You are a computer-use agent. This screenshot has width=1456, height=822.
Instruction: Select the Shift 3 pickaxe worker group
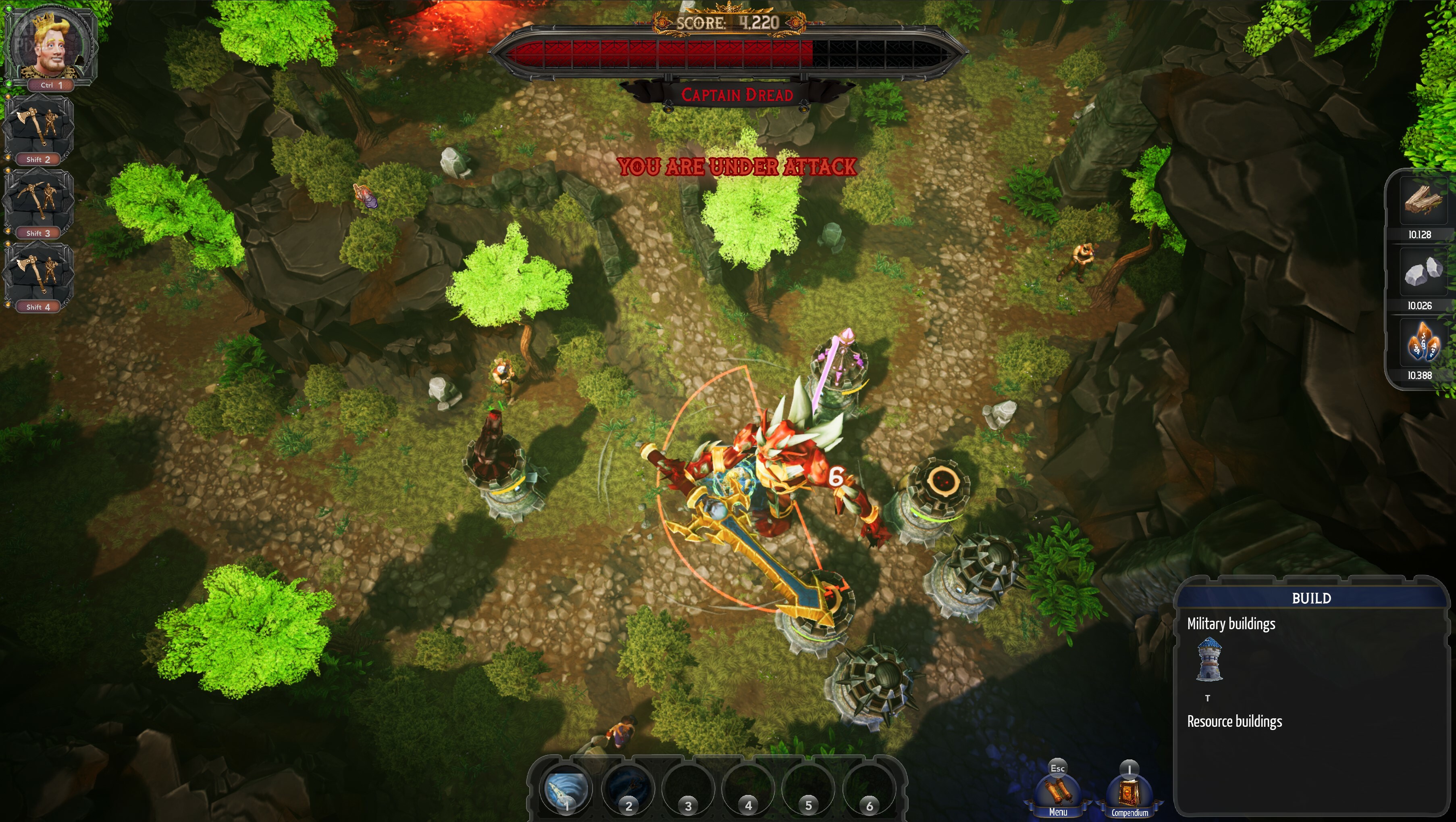coord(38,200)
